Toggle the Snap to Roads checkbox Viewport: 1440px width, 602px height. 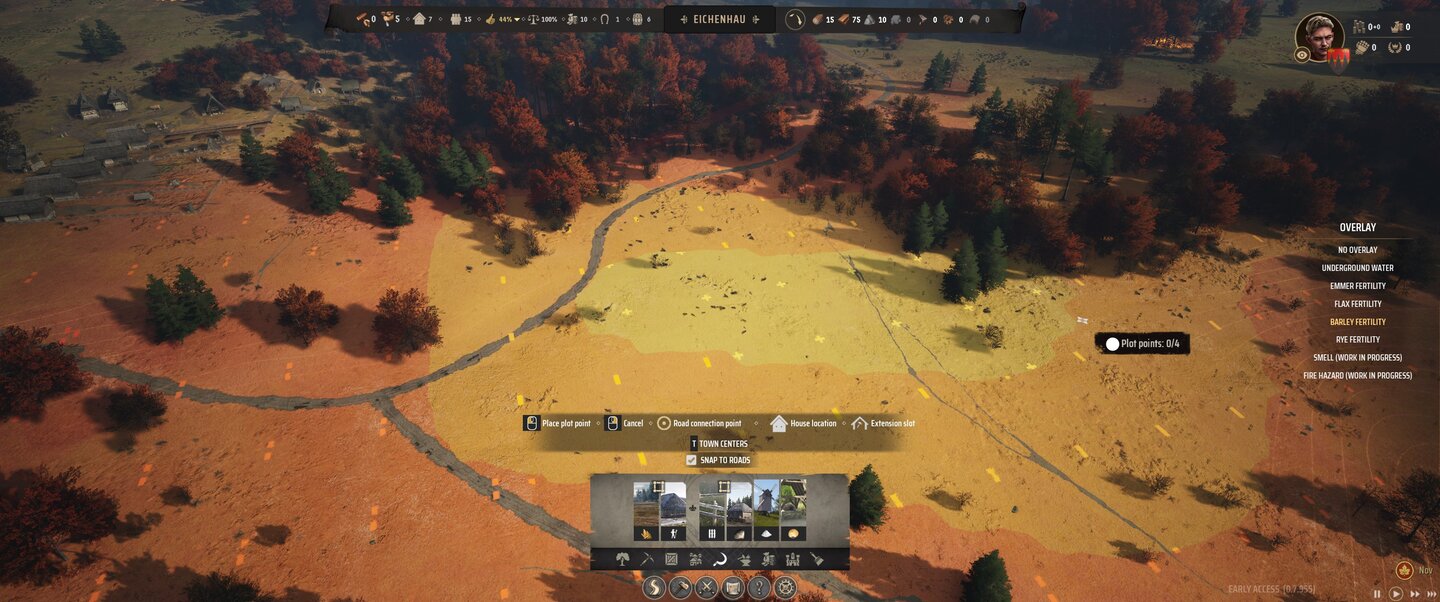(691, 460)
